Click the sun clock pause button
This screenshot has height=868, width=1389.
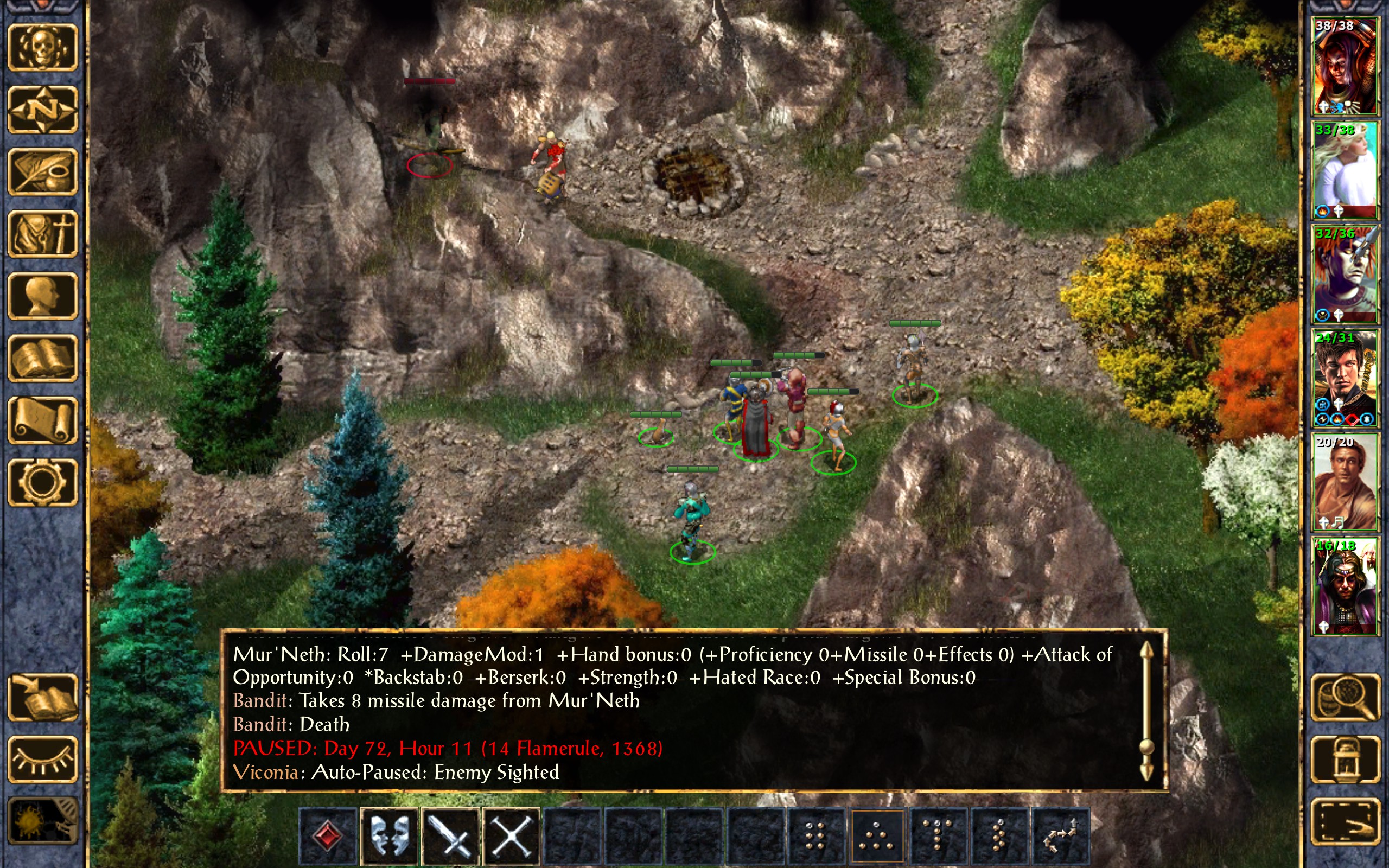[x=43, y=821]
